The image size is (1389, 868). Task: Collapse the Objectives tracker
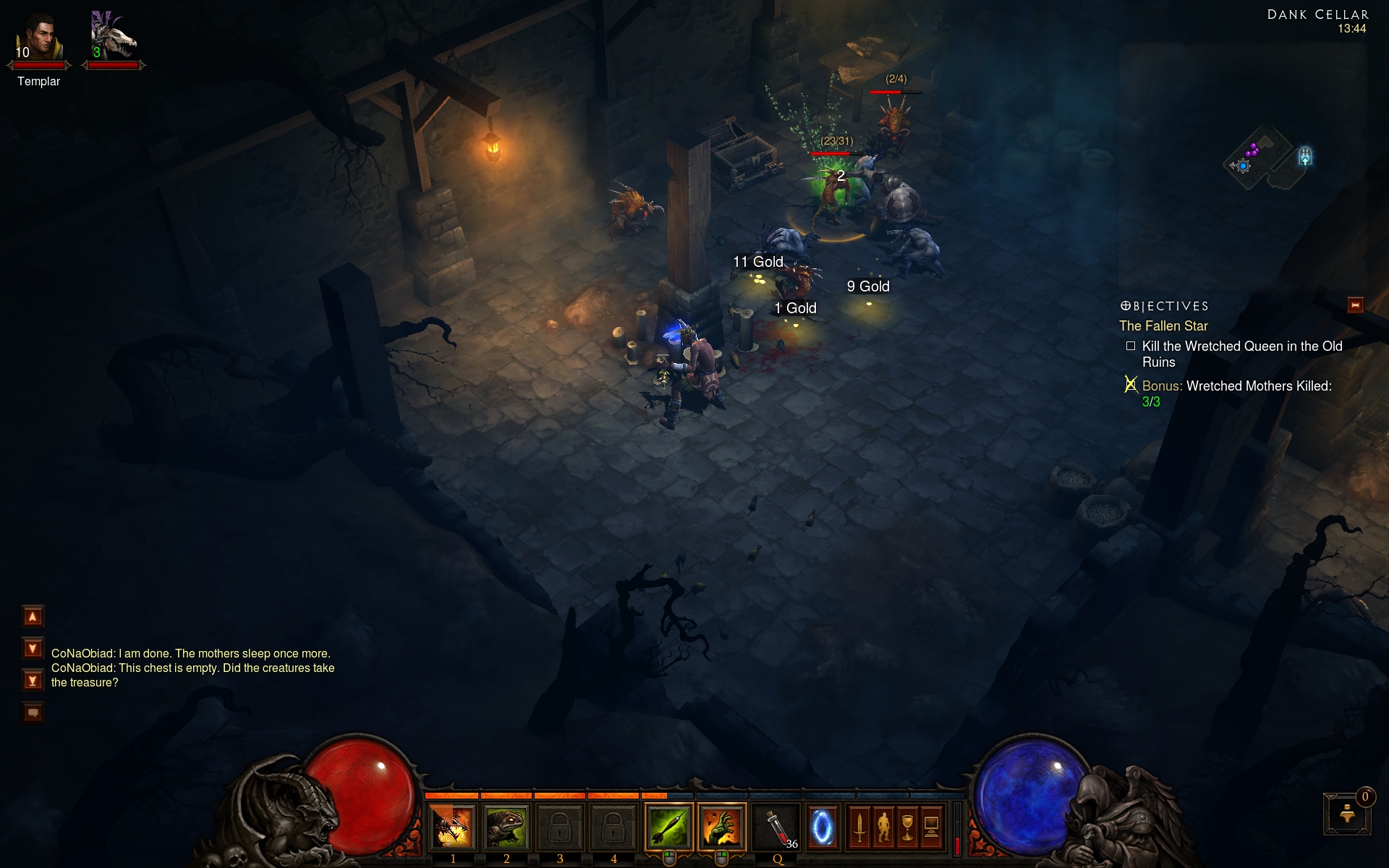click(x=1355, y=305)
